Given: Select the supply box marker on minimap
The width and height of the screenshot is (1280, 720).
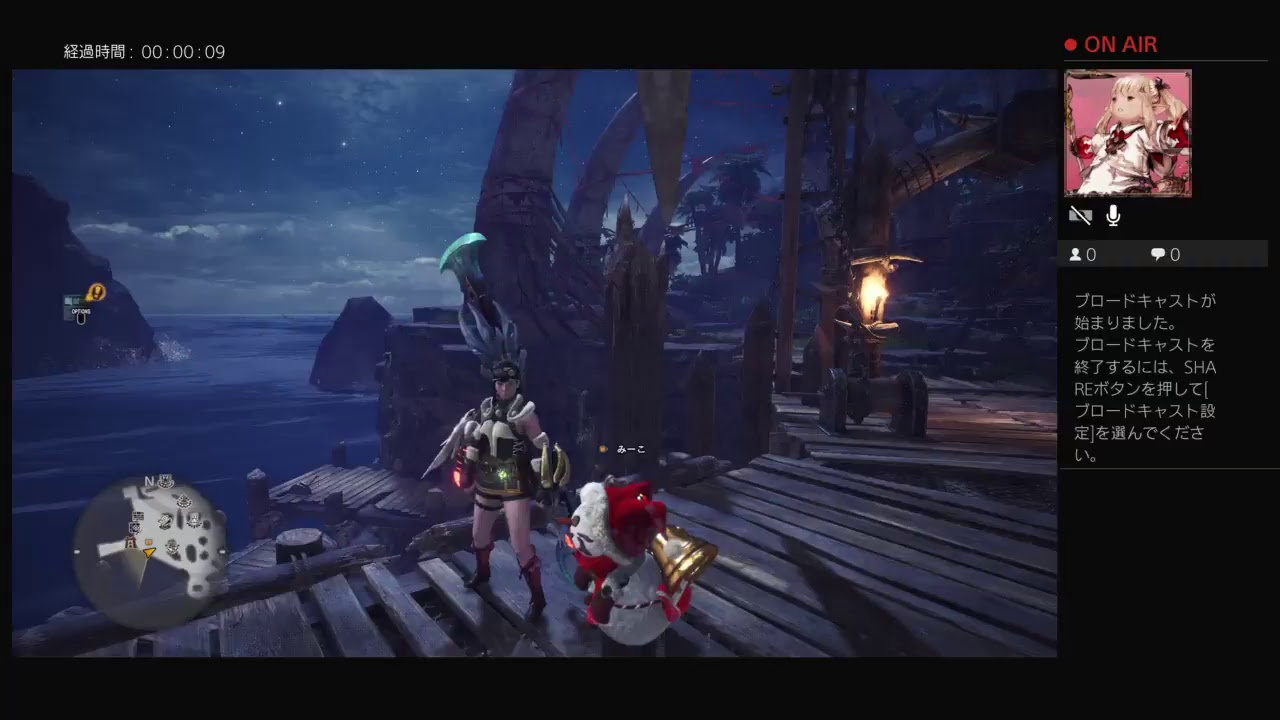Looking at the screenshot, I should (x=148, y=542).
